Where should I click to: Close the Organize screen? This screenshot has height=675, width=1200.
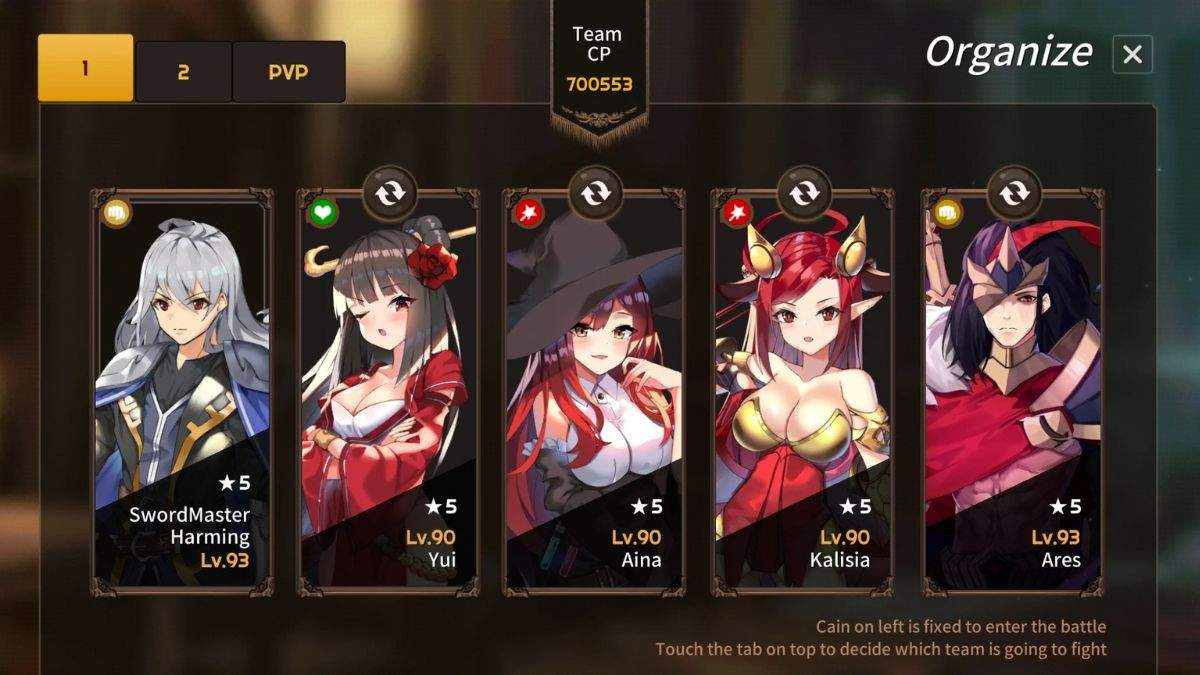coord(1132,54)
